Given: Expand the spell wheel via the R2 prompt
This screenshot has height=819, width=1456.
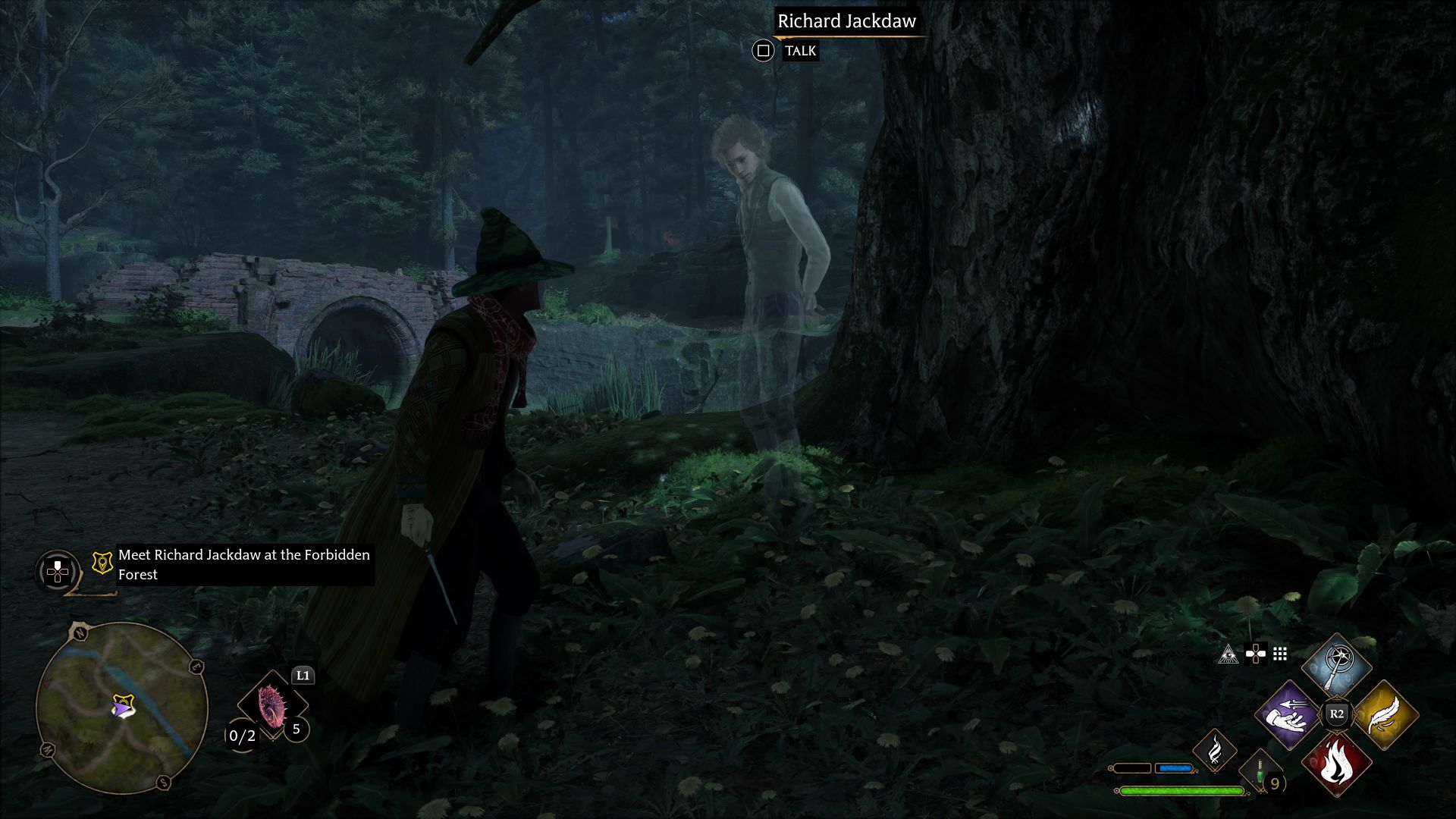Looking at the screenshot, I should tap(1337, 714).
